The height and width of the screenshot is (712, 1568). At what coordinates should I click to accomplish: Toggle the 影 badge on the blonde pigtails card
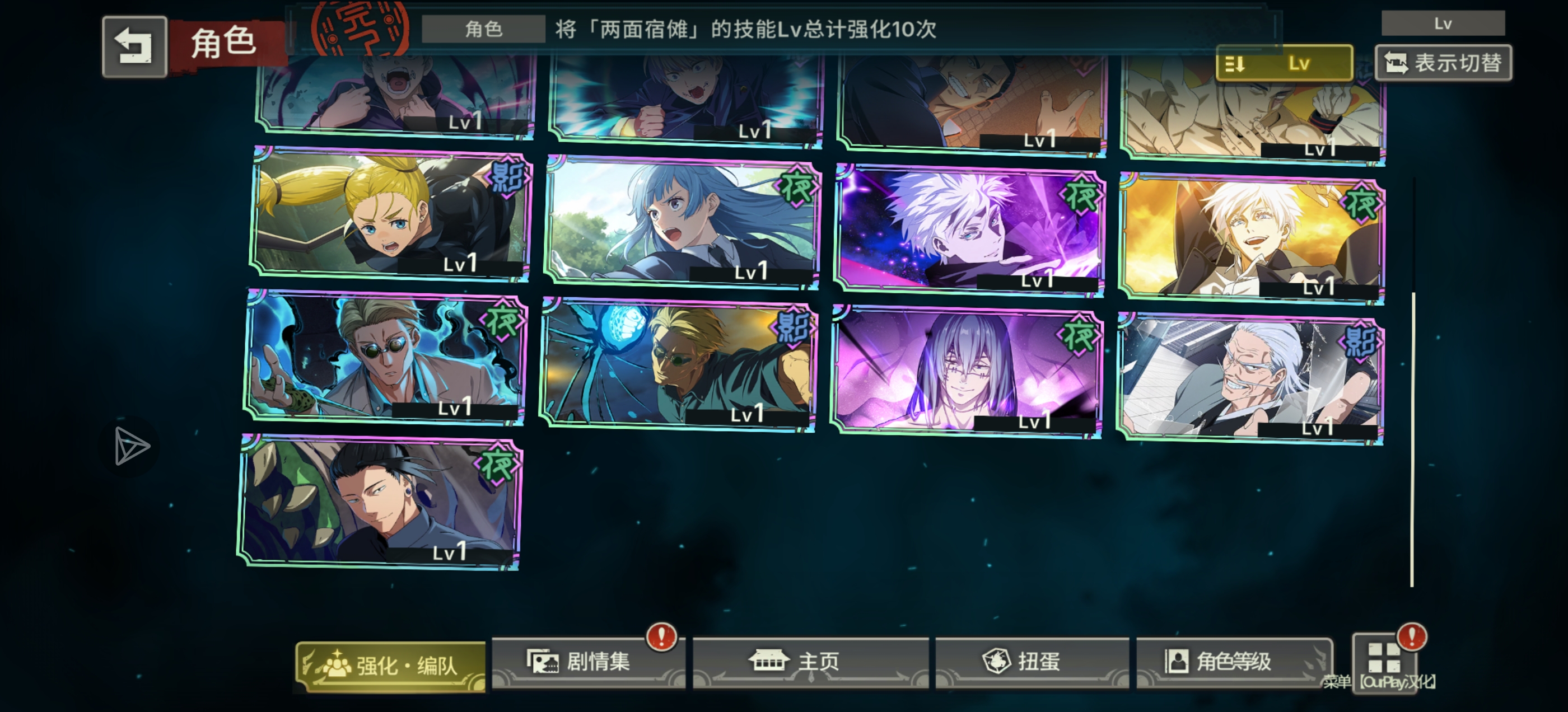(508, 177)
